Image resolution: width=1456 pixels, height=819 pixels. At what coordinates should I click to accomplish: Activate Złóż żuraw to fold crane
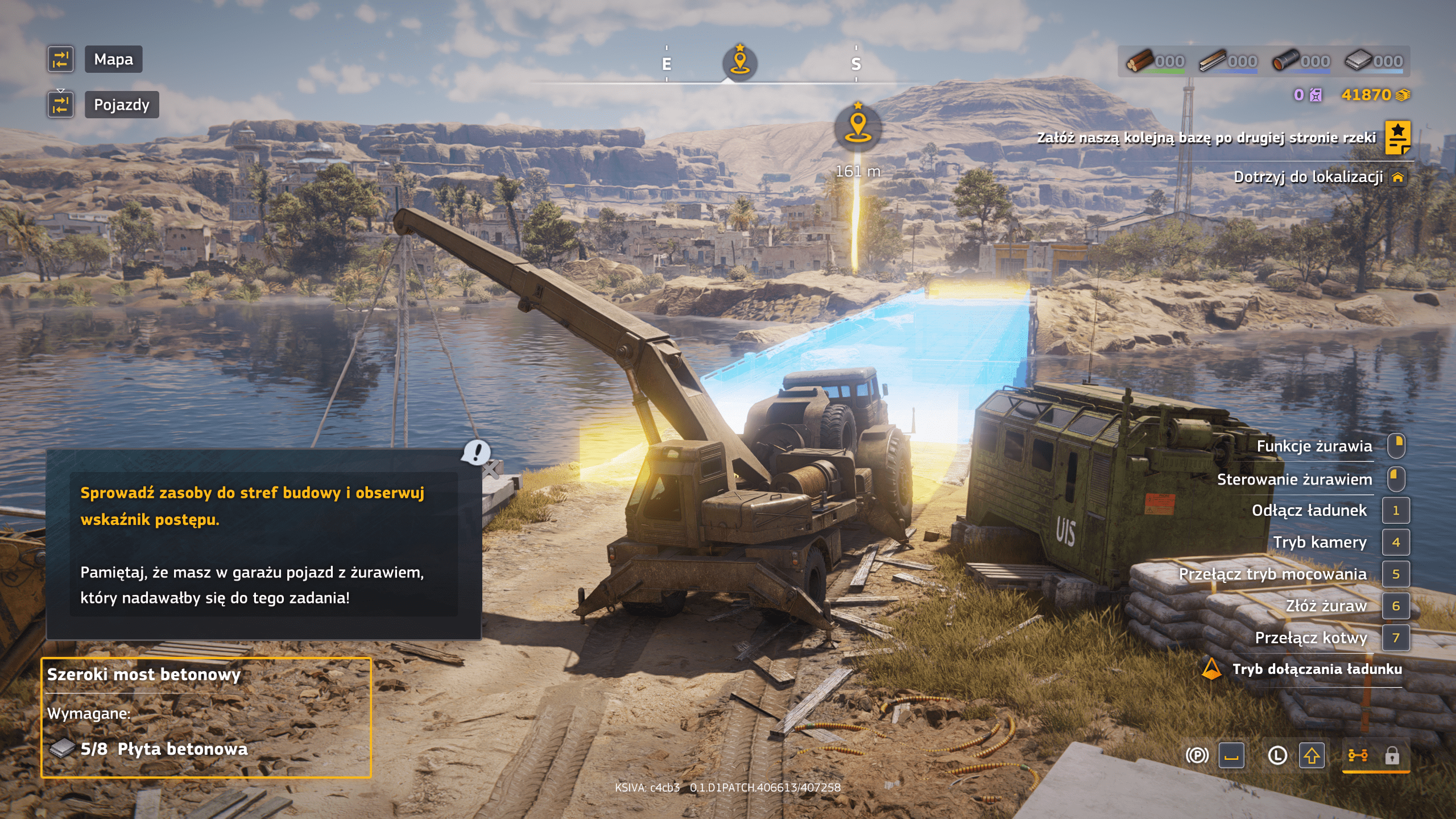coord(1326,606)
